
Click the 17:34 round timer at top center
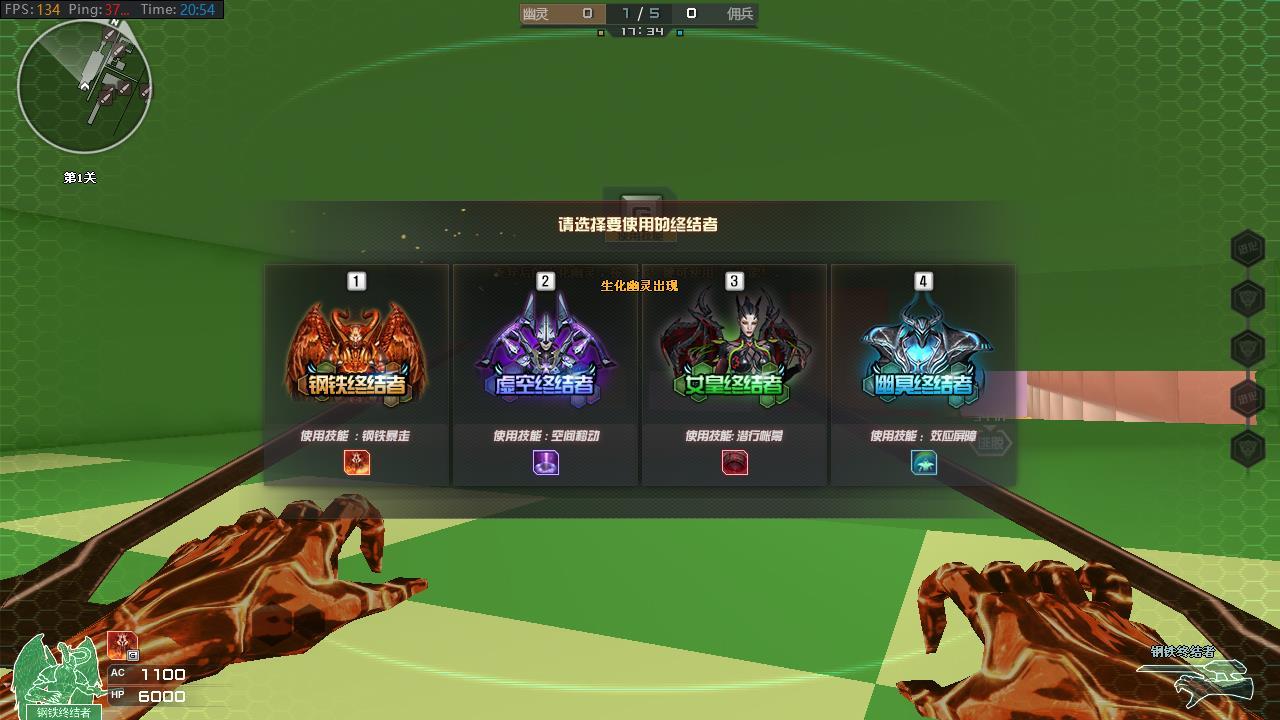[x=640, y=30]
